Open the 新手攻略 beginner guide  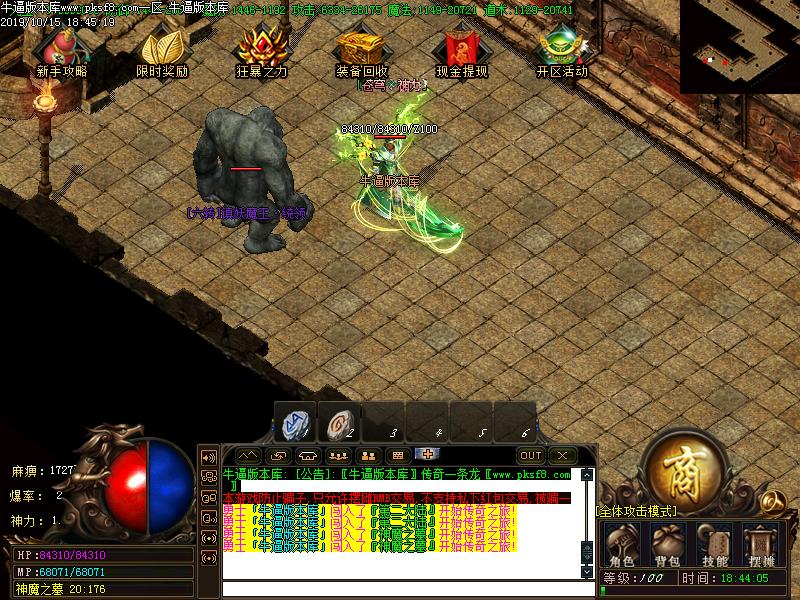[61, 50]
